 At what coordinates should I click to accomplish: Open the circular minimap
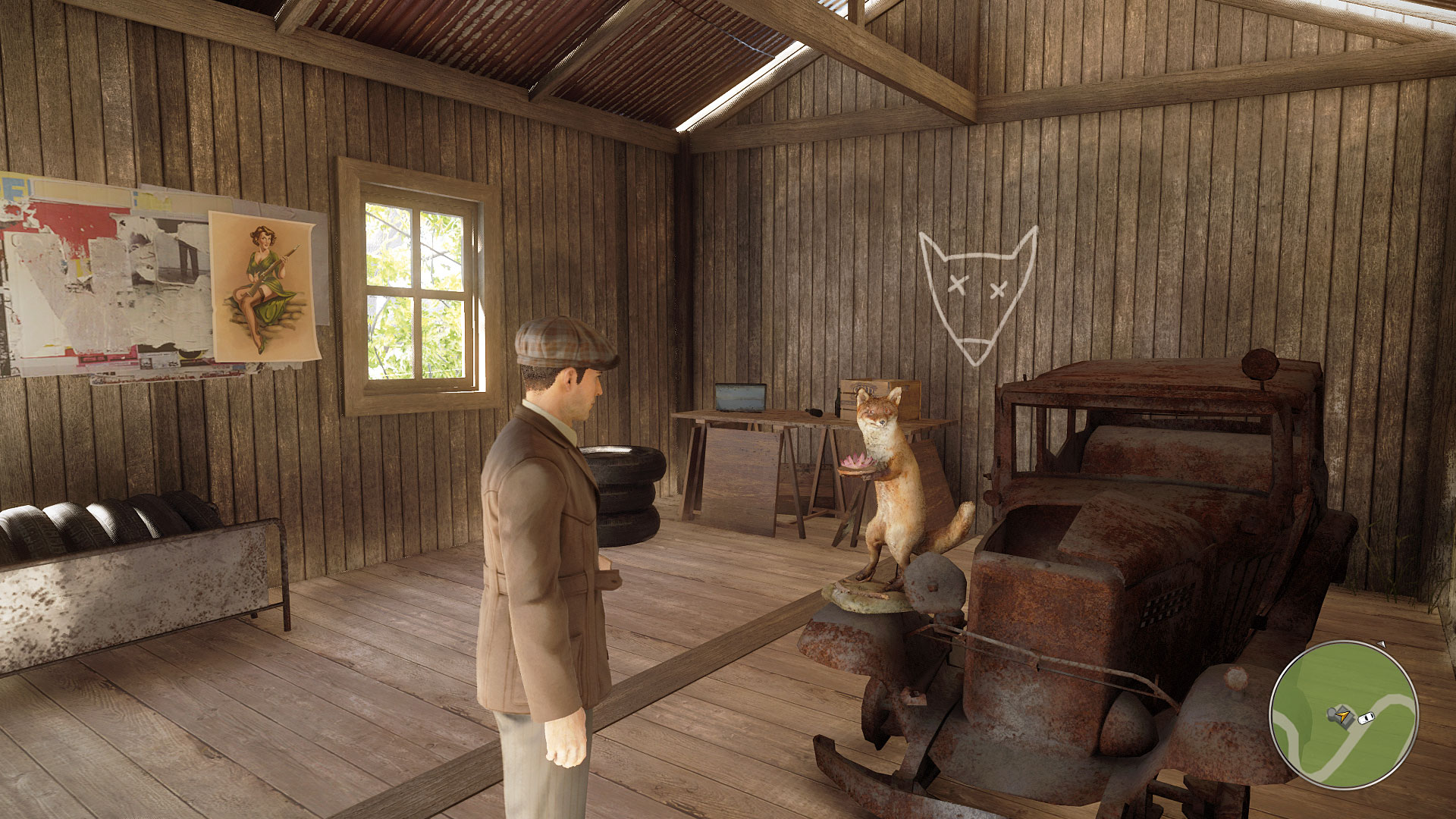(1344, 715)
